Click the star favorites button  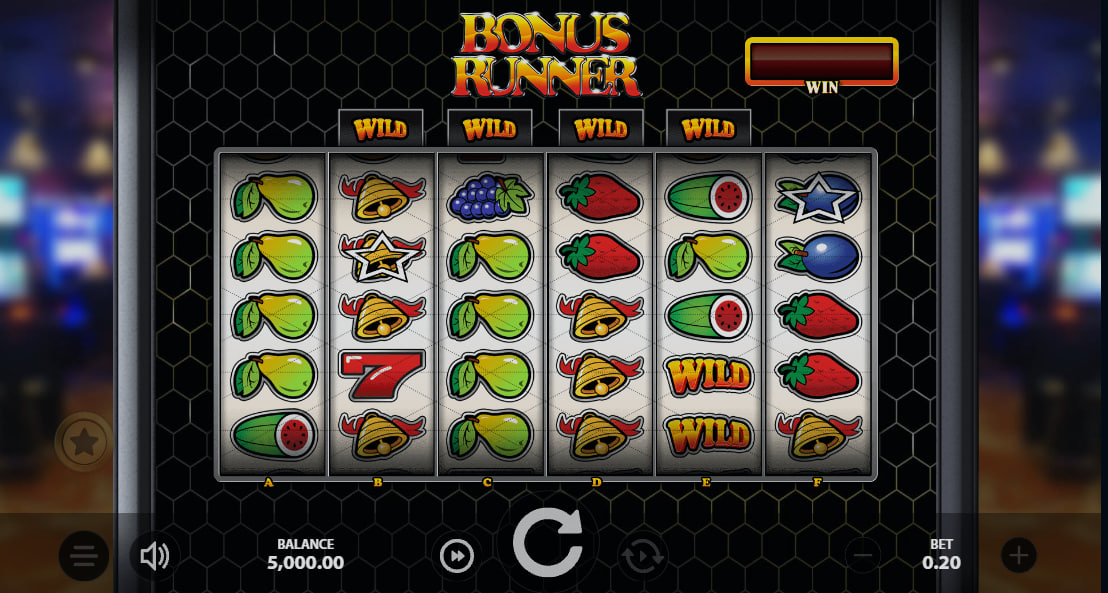[x=84, y=441]
